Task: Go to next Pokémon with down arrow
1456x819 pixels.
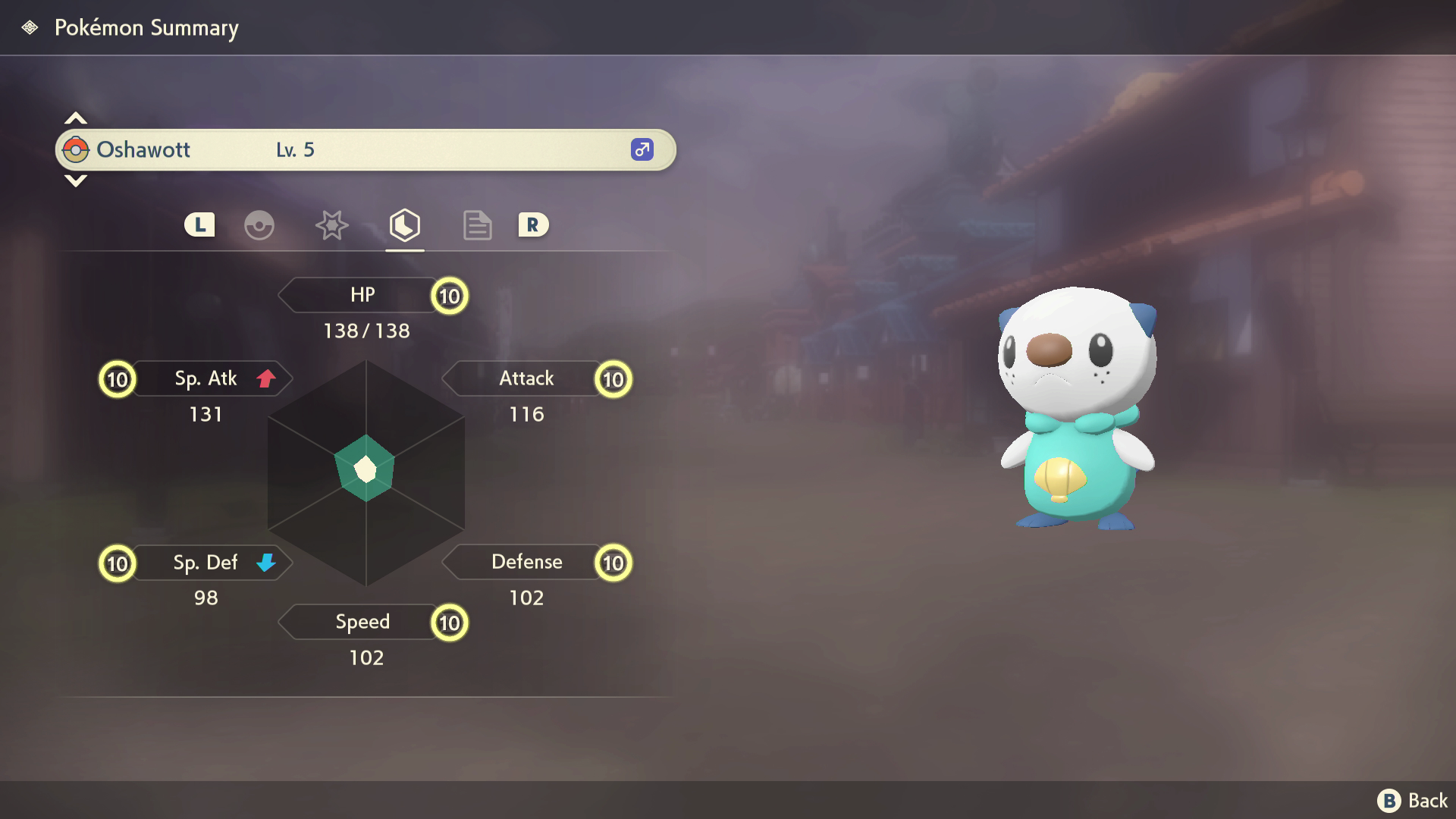Action: click(x=76, y=180)
